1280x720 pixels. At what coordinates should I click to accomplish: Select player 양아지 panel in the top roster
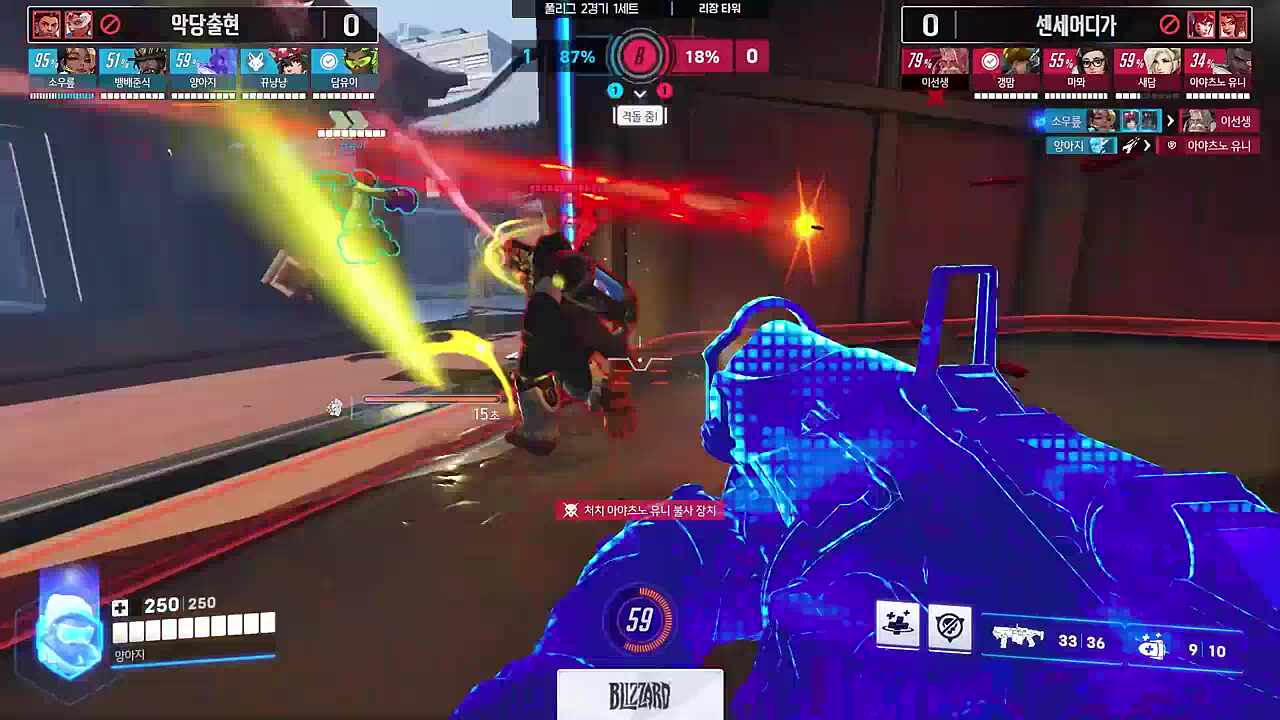202,70
